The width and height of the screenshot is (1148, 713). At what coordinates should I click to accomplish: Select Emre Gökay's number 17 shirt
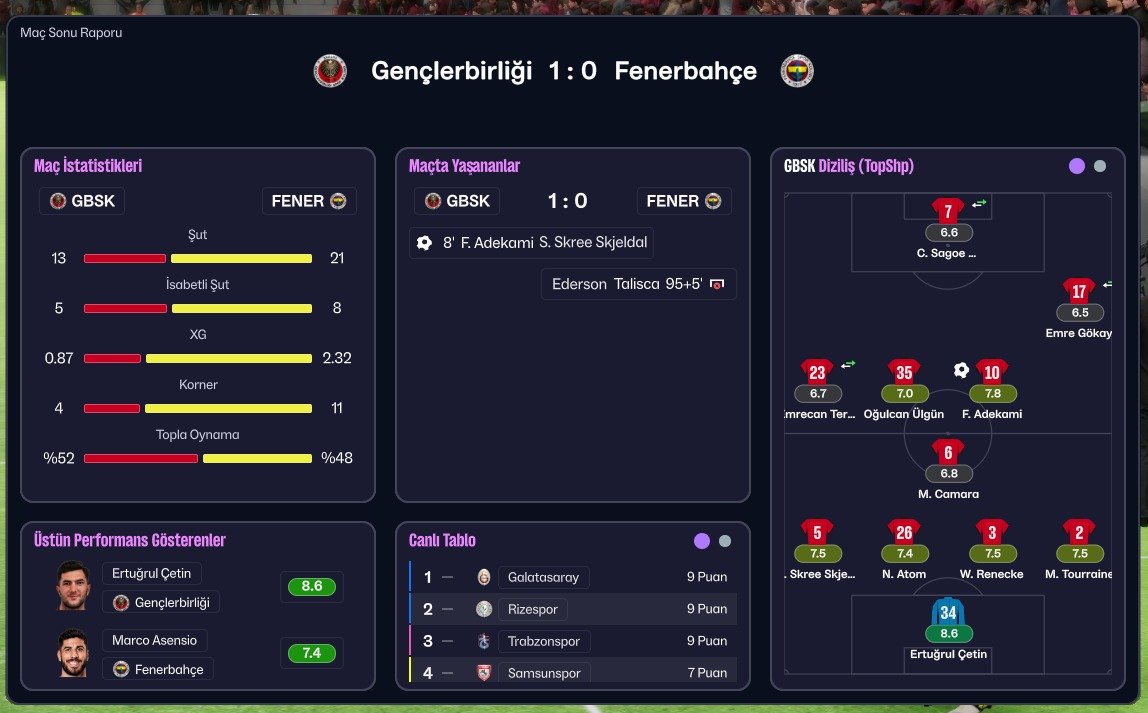tap(1078, 292)
